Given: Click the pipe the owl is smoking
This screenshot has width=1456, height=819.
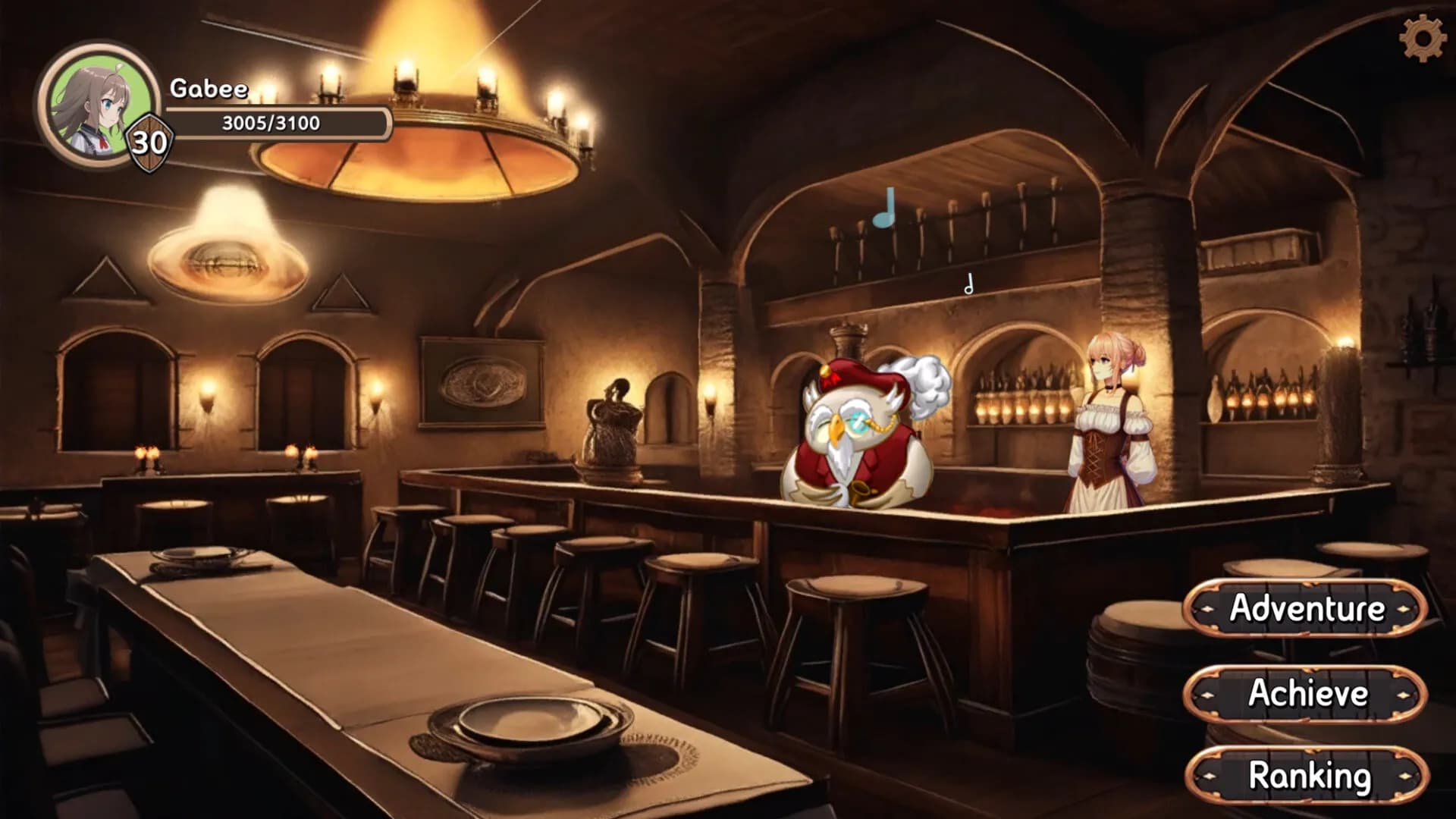Looking at the screenshot, I should tap(858, 493).
